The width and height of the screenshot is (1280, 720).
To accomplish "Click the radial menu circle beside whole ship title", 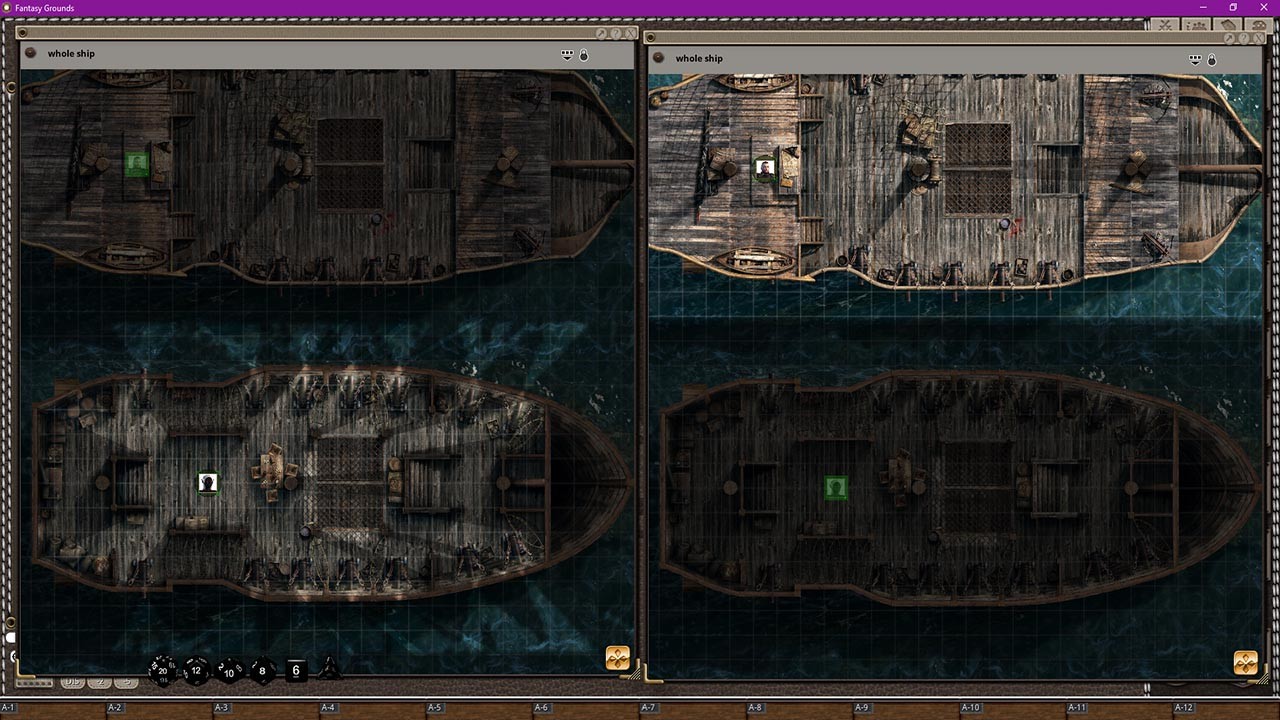I will (30, 53).
